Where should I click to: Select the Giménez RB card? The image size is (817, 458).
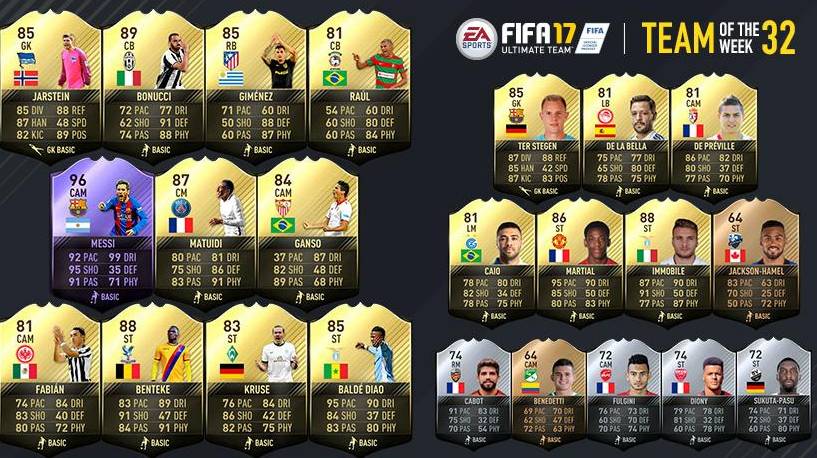254,80
